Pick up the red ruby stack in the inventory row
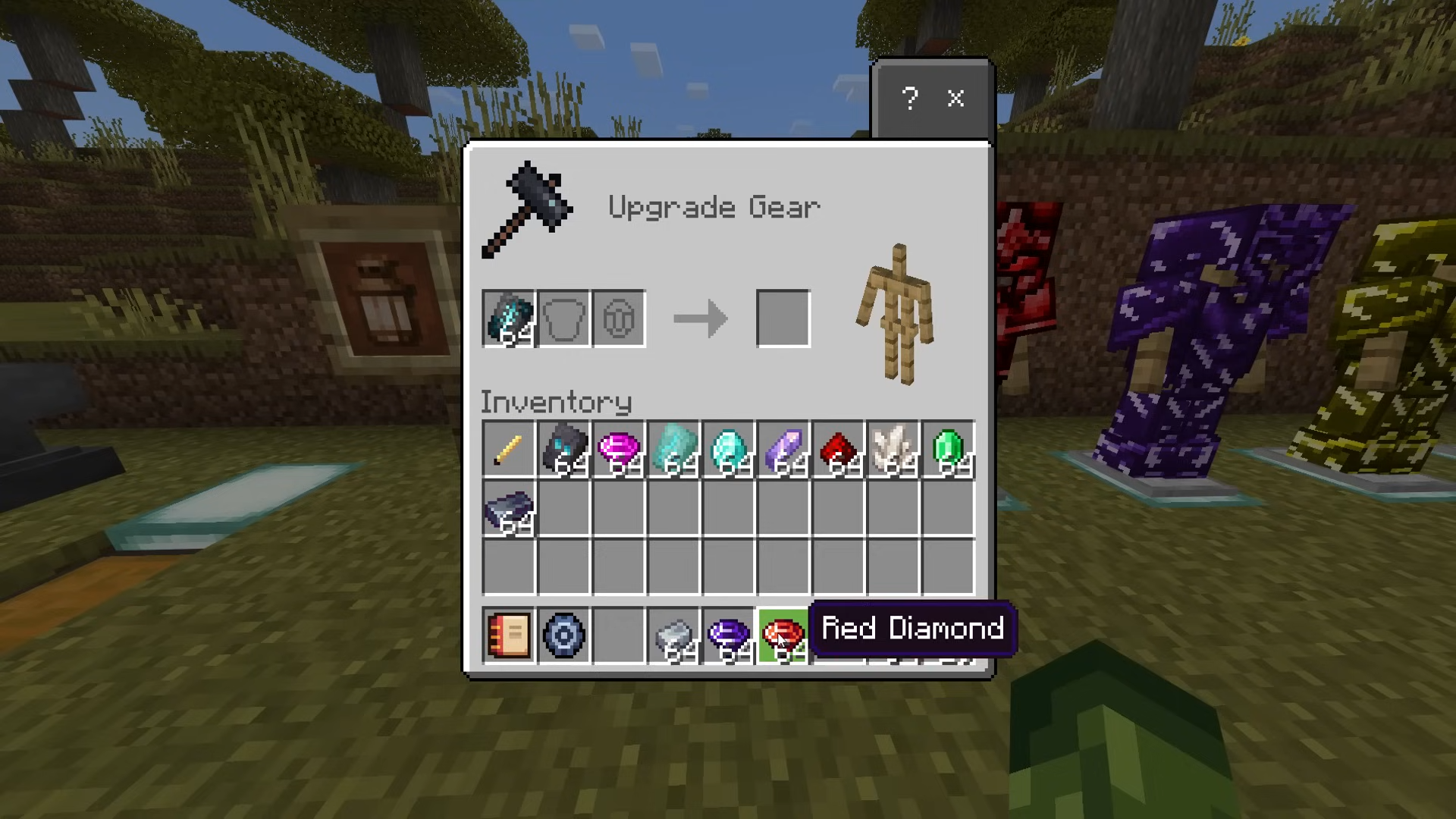 coord(838,450)
